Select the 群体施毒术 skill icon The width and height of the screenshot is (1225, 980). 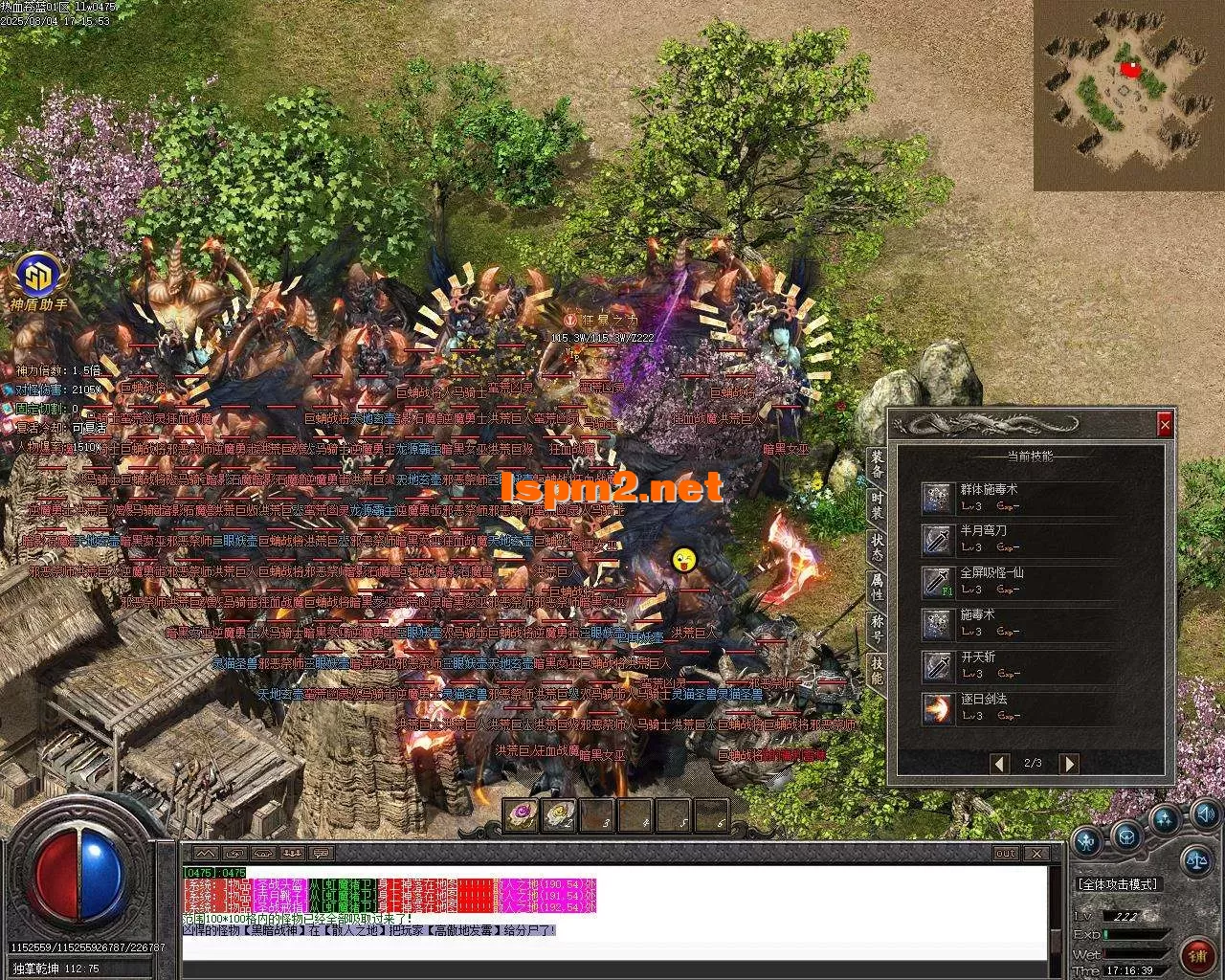[937, 498]
